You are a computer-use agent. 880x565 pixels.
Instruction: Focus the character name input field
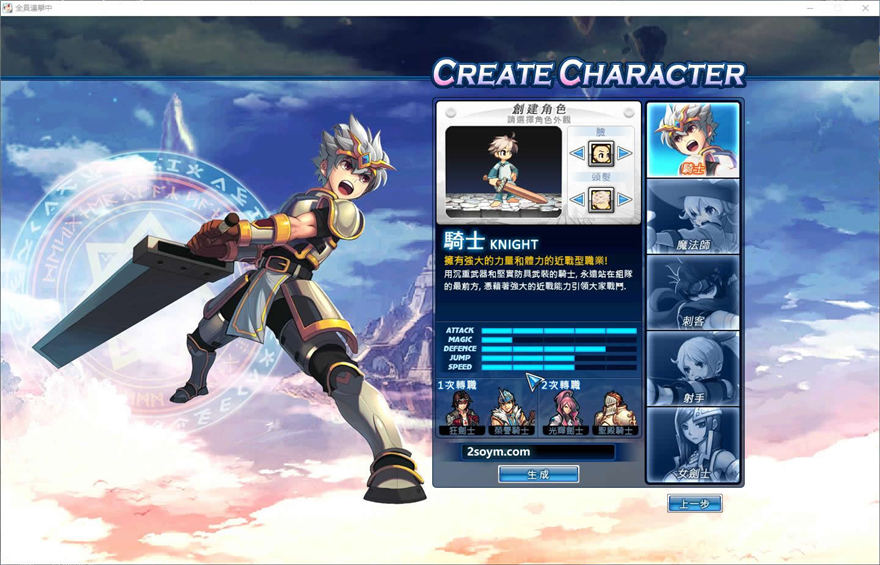tap(538, 452)
